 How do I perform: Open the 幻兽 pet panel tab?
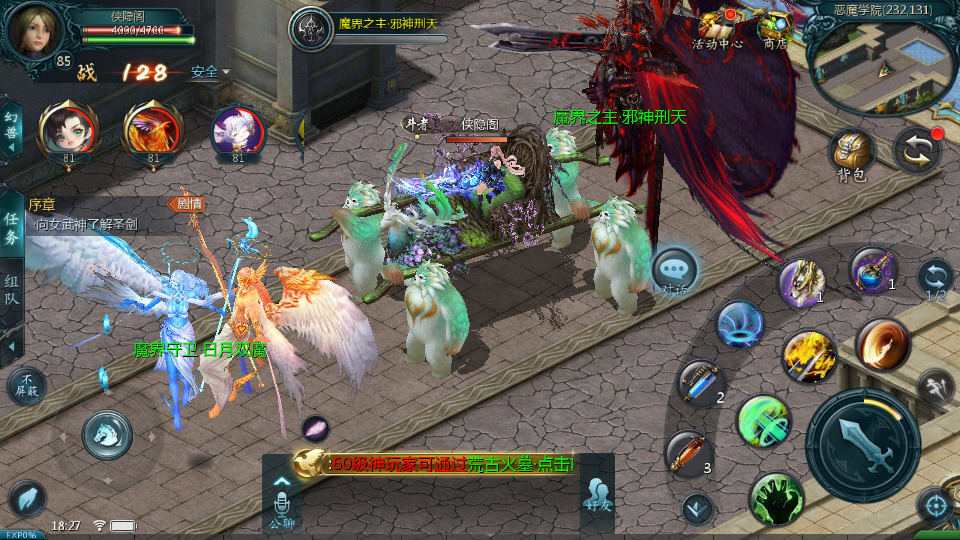(11, 129)
